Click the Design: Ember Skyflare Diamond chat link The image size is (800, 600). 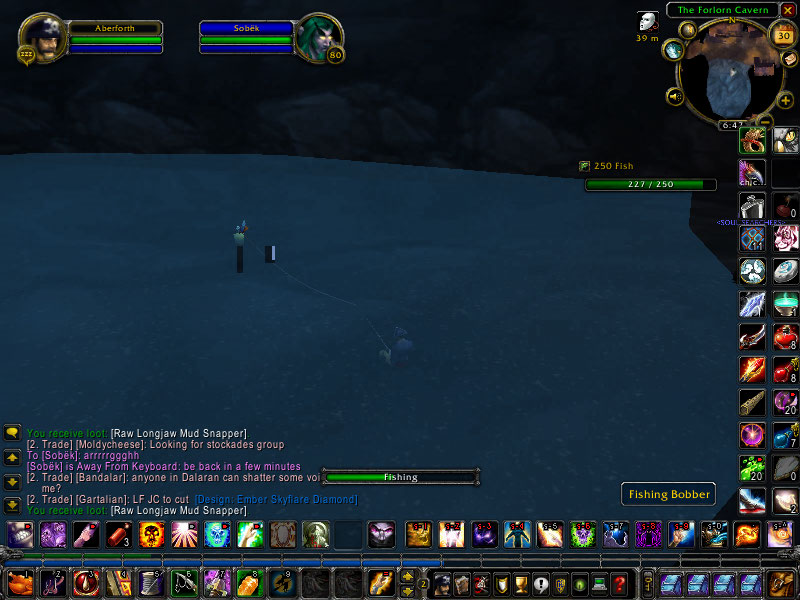[x=276, y=500]
